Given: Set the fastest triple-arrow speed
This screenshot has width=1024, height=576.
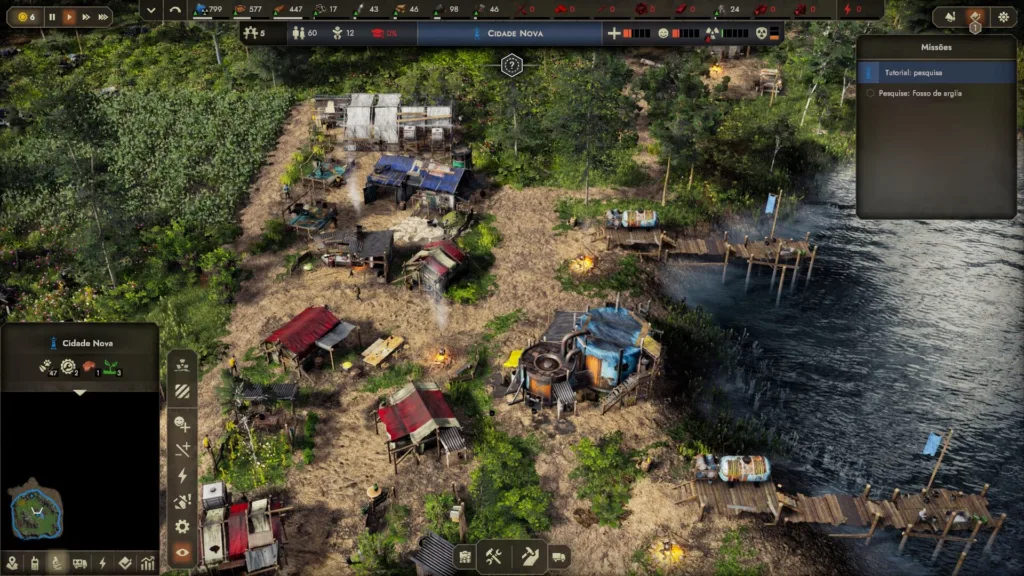Looking at the screenshot, I should point(102,17).
